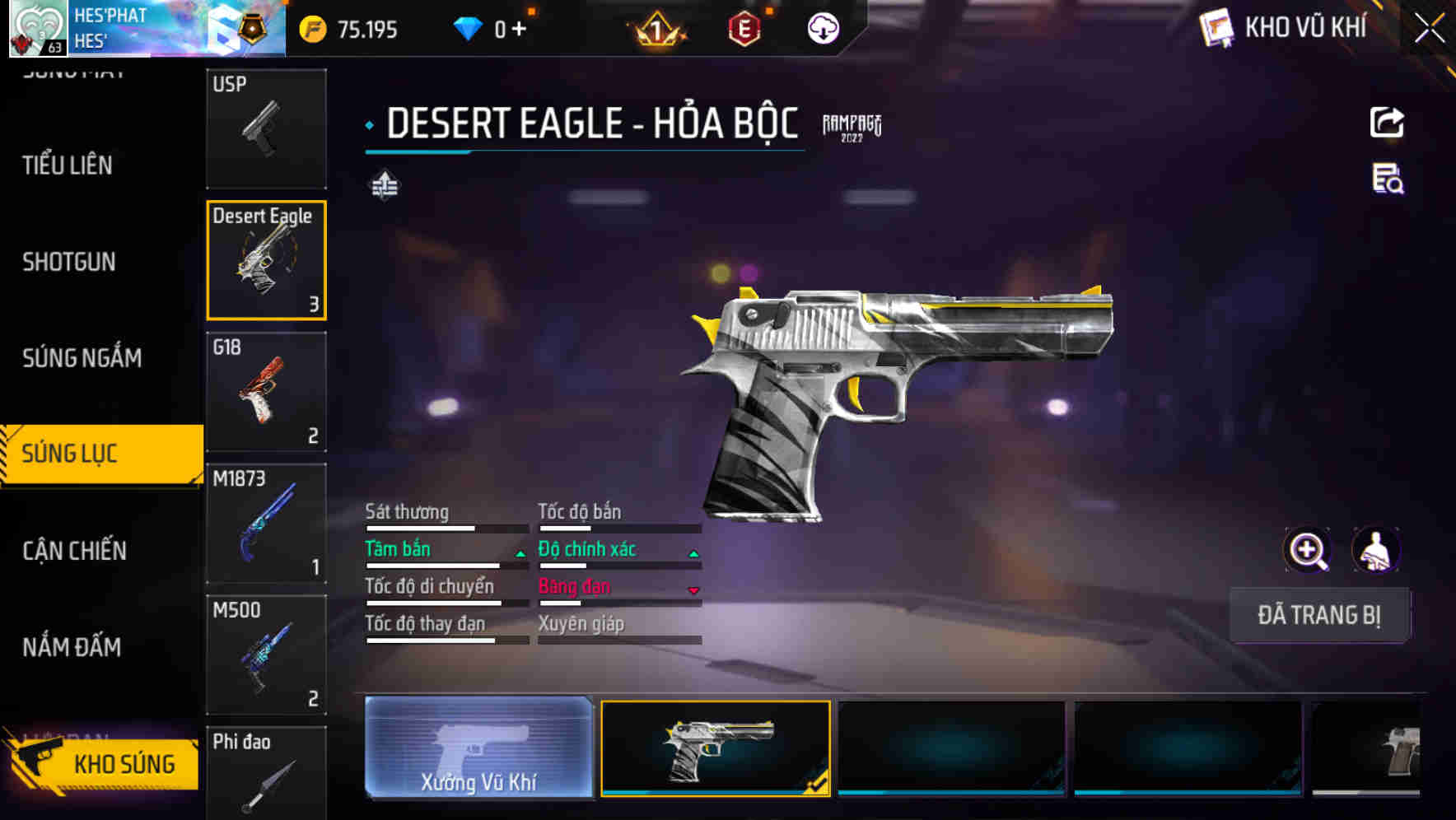Choose the M1873 weapon slot
The height and width of the screenshot is (820, 1456).
coord(266,524)
